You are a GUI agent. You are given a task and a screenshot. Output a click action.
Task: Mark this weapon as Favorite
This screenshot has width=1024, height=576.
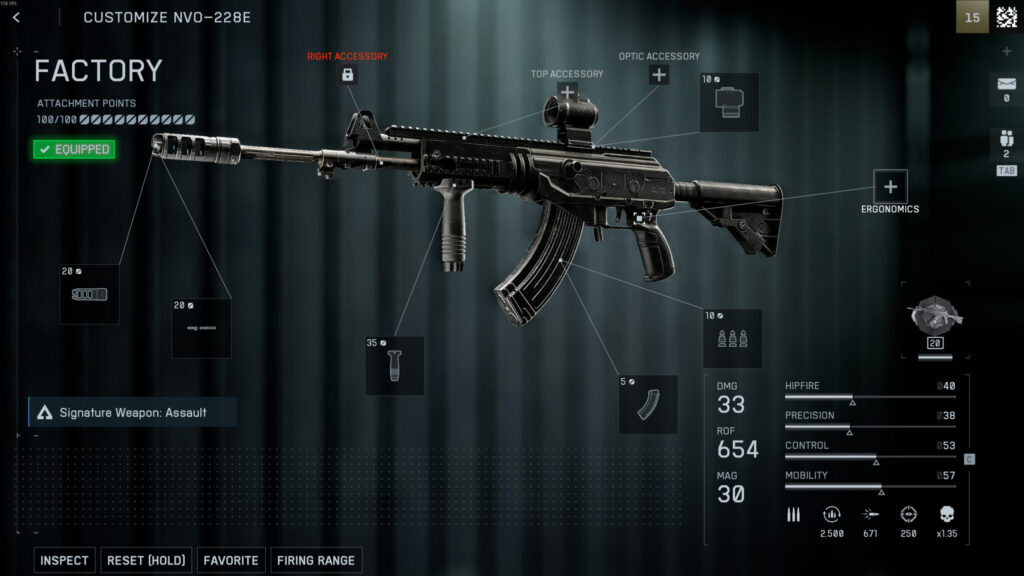click(231, 561)
